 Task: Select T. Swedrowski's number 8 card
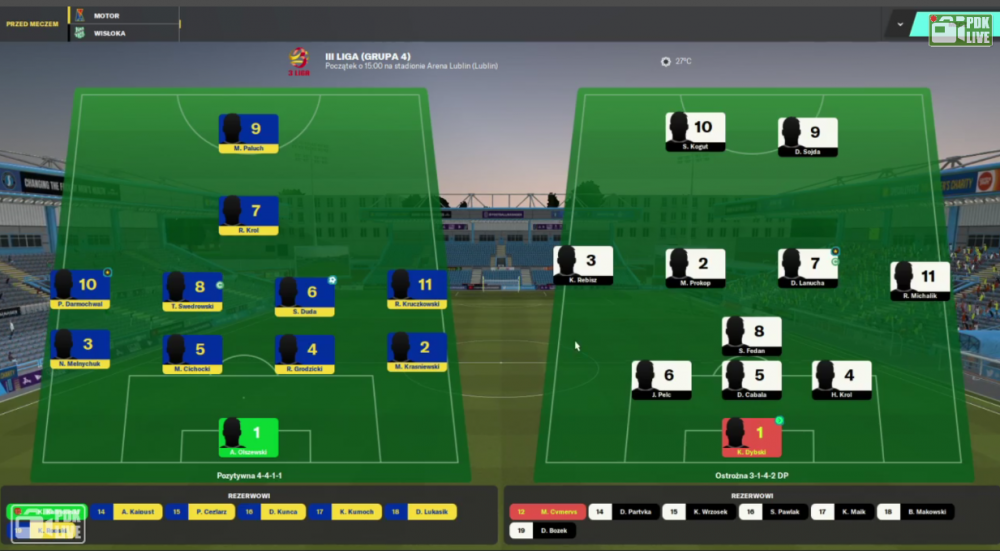coord(192,291)
